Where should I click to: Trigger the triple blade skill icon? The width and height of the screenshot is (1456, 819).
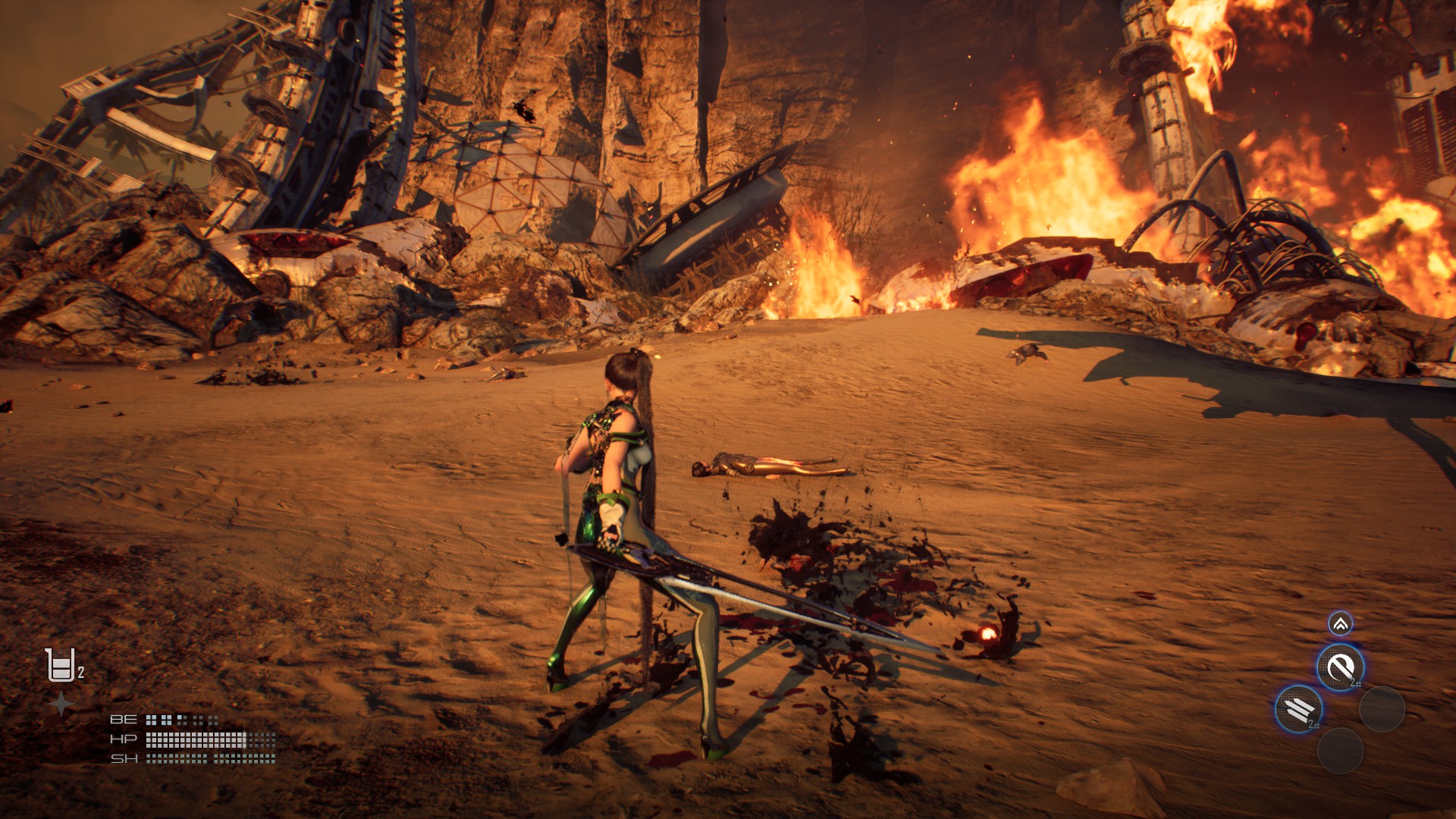[x=1298, y=710]
